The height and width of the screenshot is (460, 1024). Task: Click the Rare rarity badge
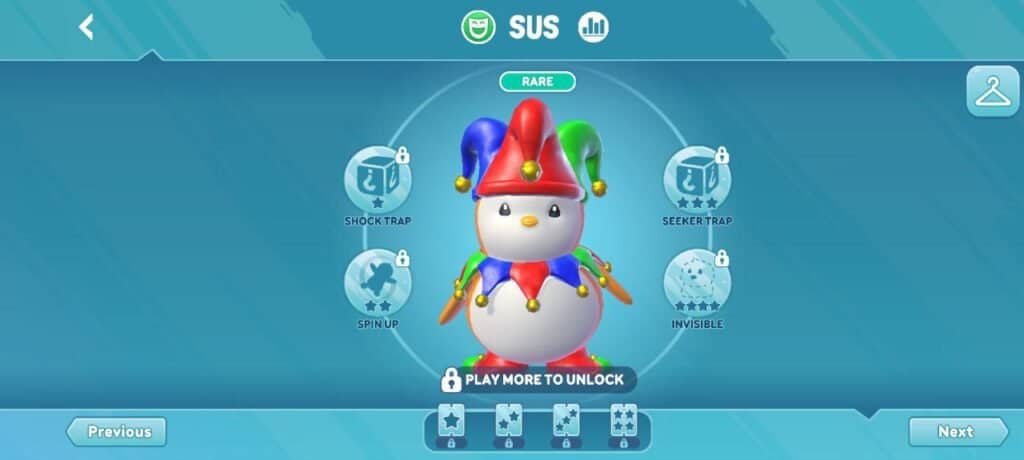click(538, 81)
